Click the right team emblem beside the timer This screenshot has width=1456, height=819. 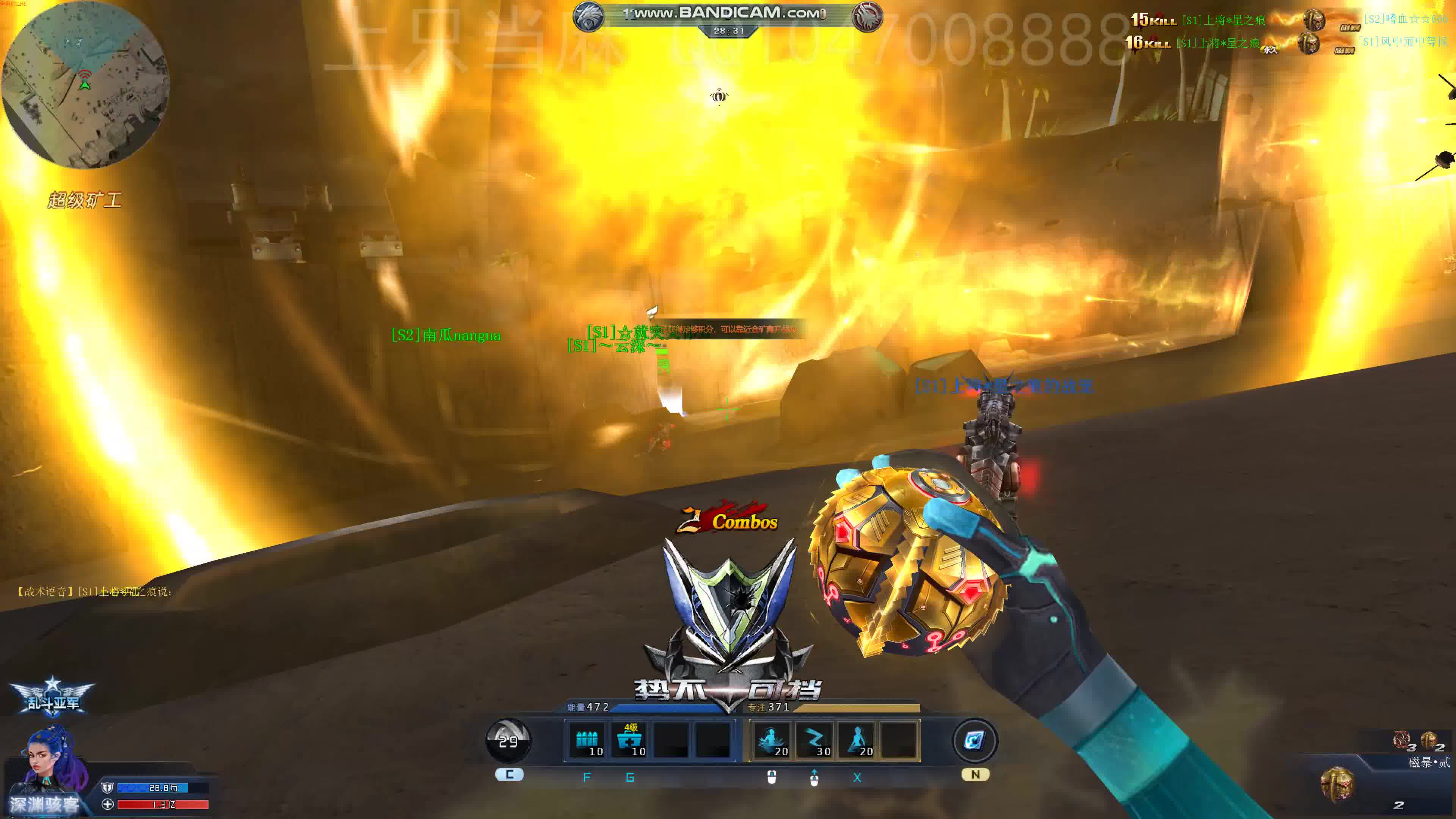pyautogui.click(x=867, y=16)
